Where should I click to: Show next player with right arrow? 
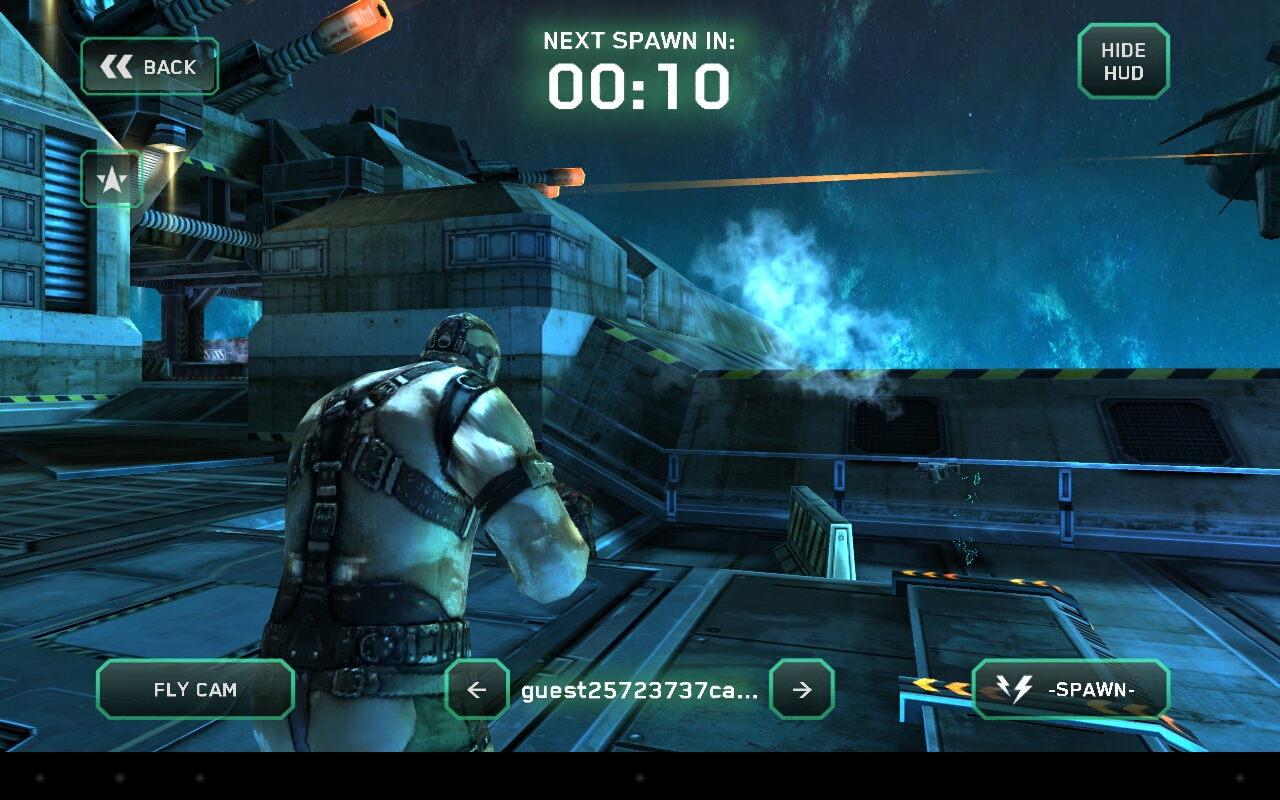[x=801, y=689]
